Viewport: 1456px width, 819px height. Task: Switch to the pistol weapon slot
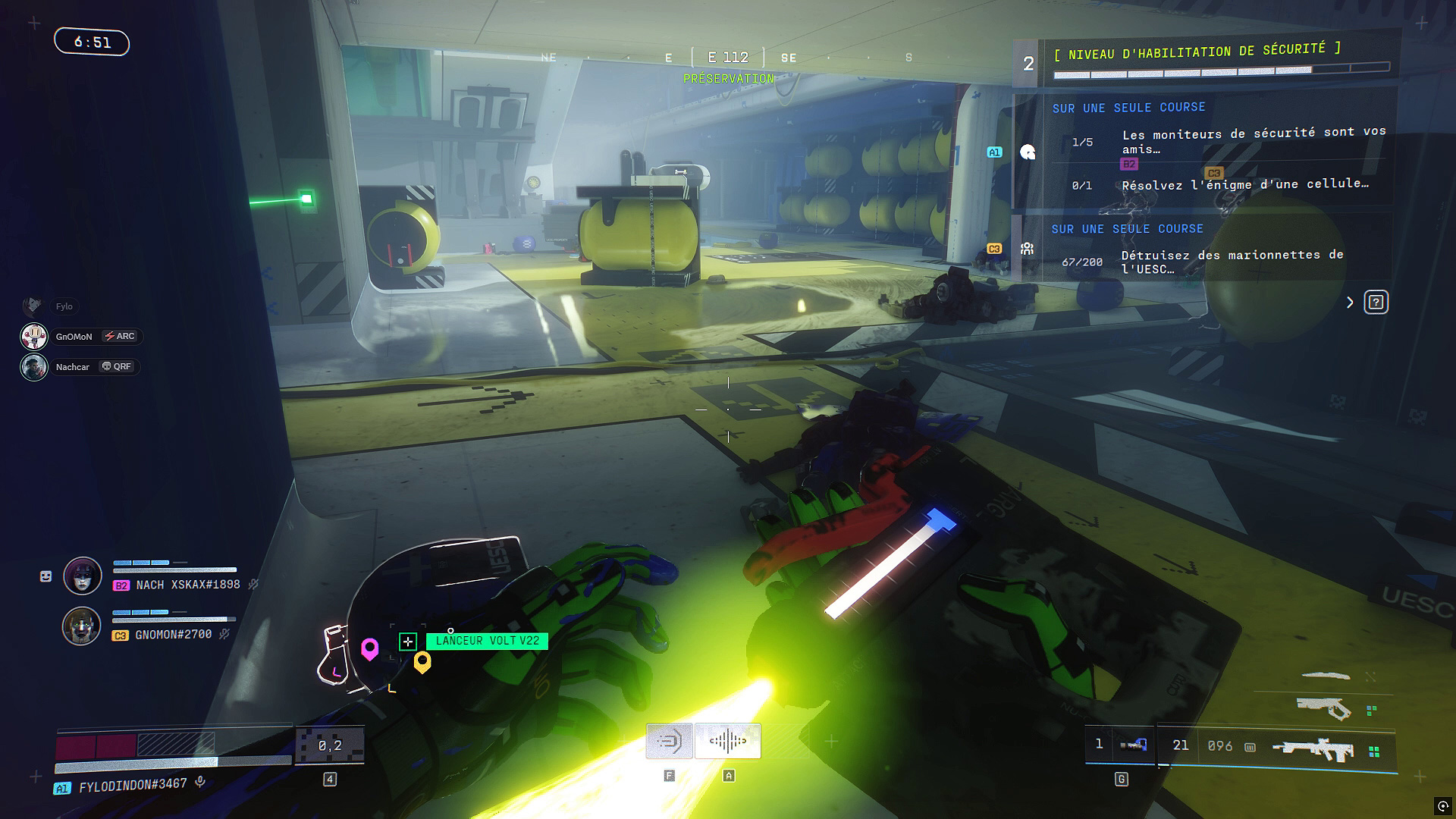pyautogui.click(x=1323, y=708)
